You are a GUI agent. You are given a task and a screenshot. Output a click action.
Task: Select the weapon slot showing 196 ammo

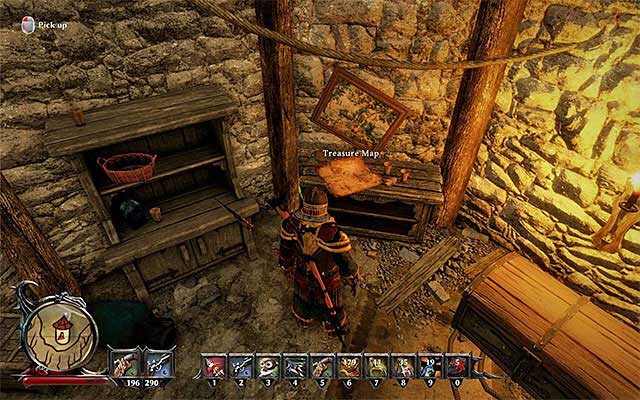coord(125,363)
